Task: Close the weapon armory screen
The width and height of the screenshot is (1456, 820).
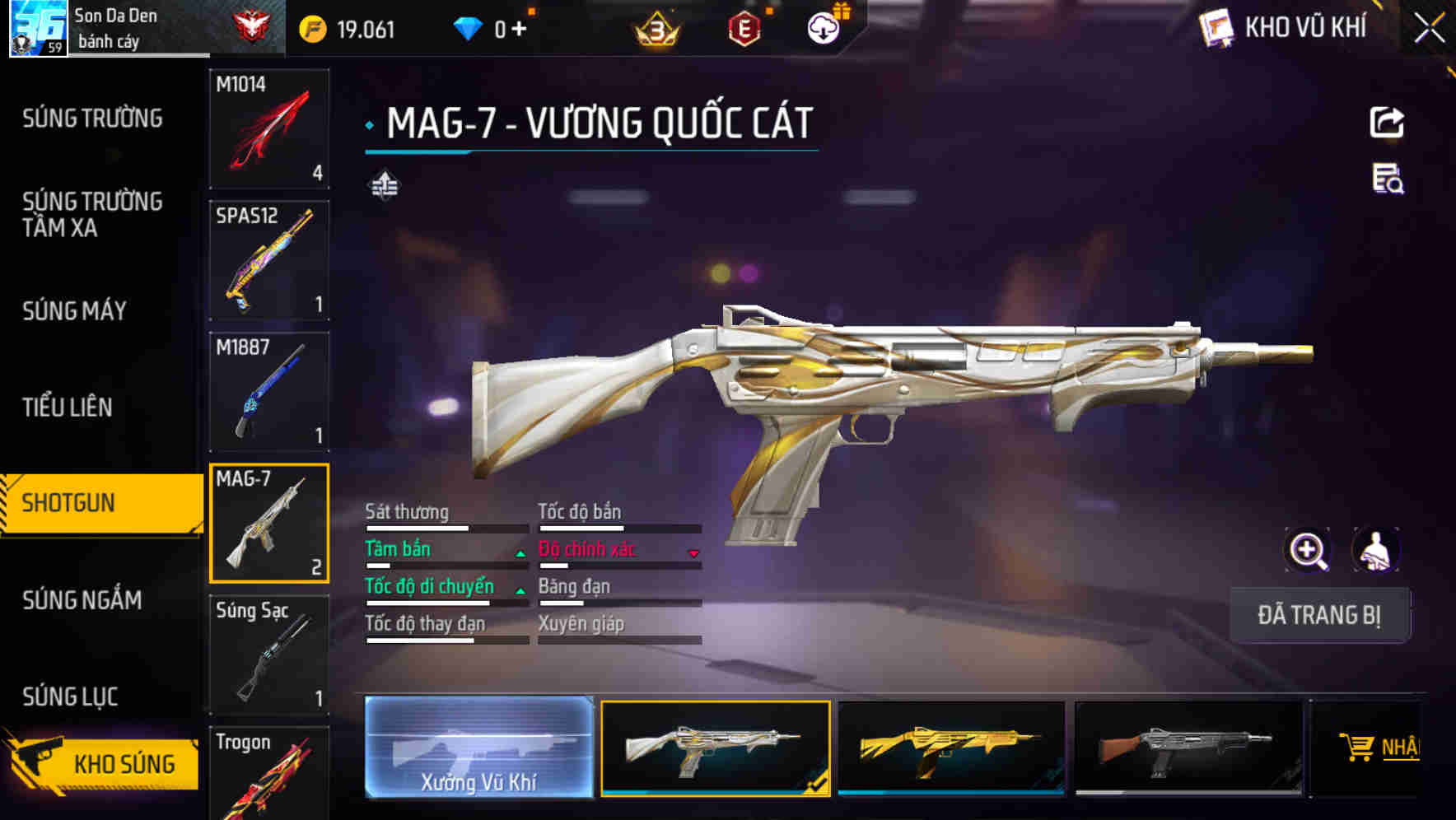Action: click(x=1429, y=29)
